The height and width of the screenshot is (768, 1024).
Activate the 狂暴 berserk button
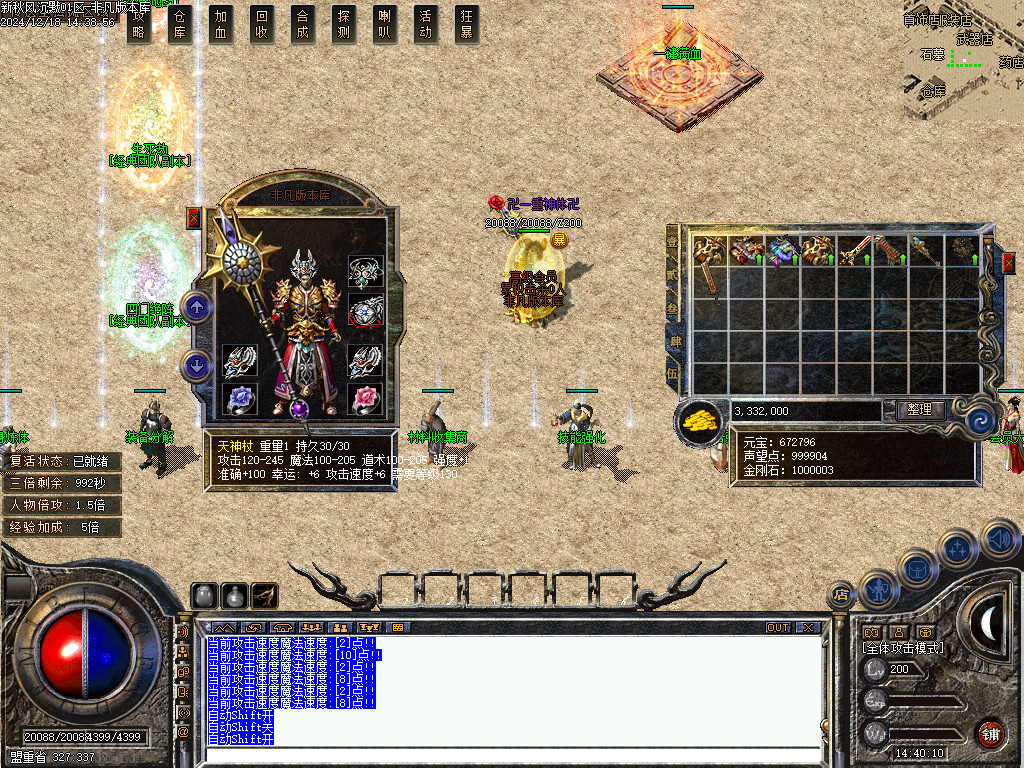coord(467,24)
